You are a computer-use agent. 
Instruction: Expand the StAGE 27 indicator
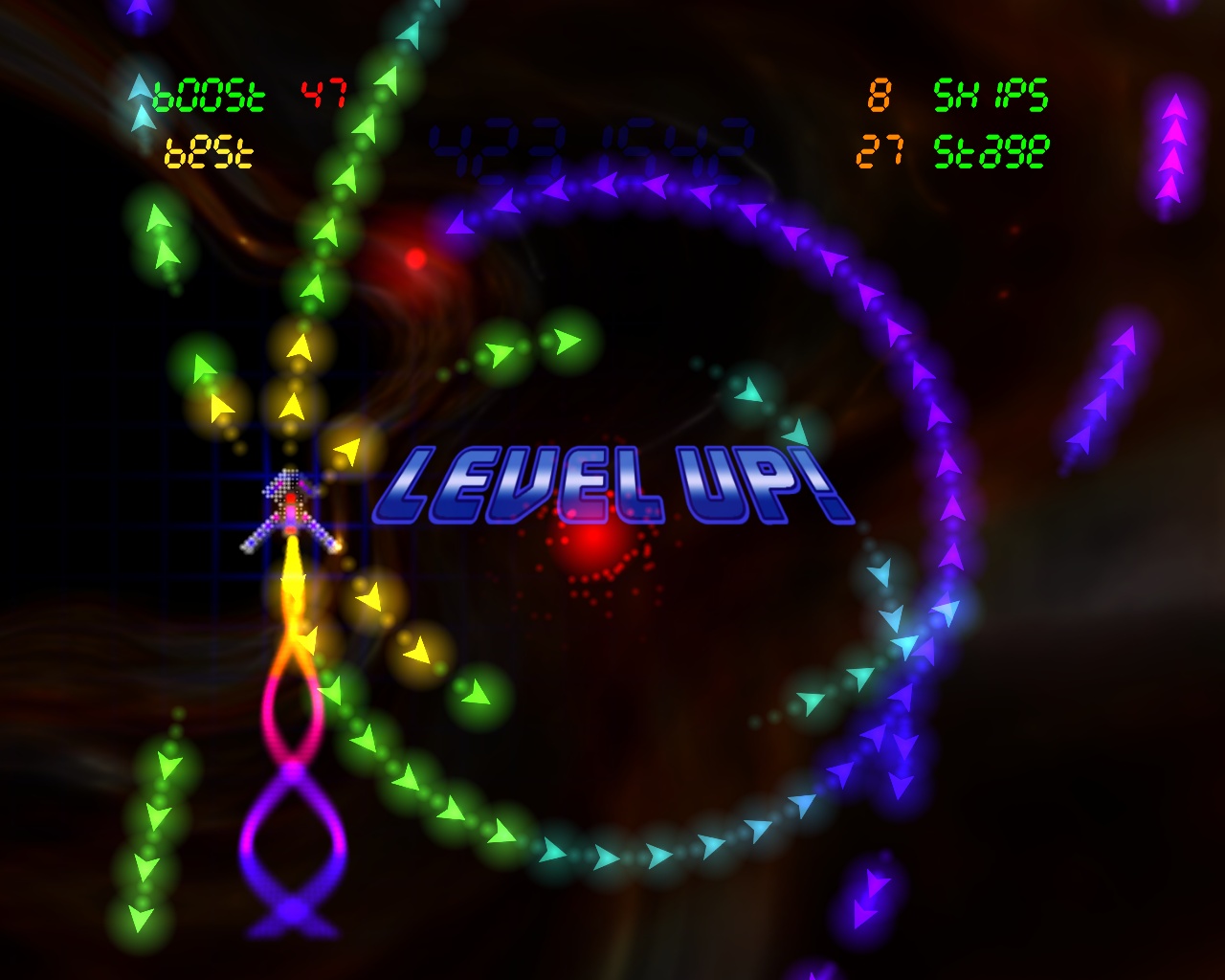pyautogui.click(x=991, y=149)
